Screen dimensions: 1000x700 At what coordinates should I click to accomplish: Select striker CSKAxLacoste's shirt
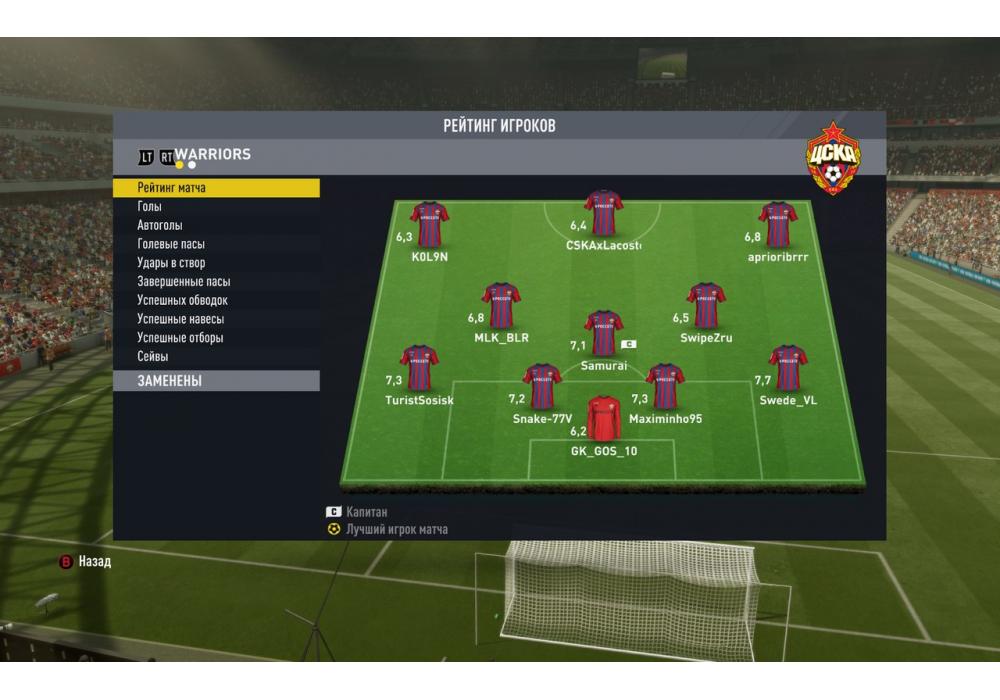pos(603,213)
